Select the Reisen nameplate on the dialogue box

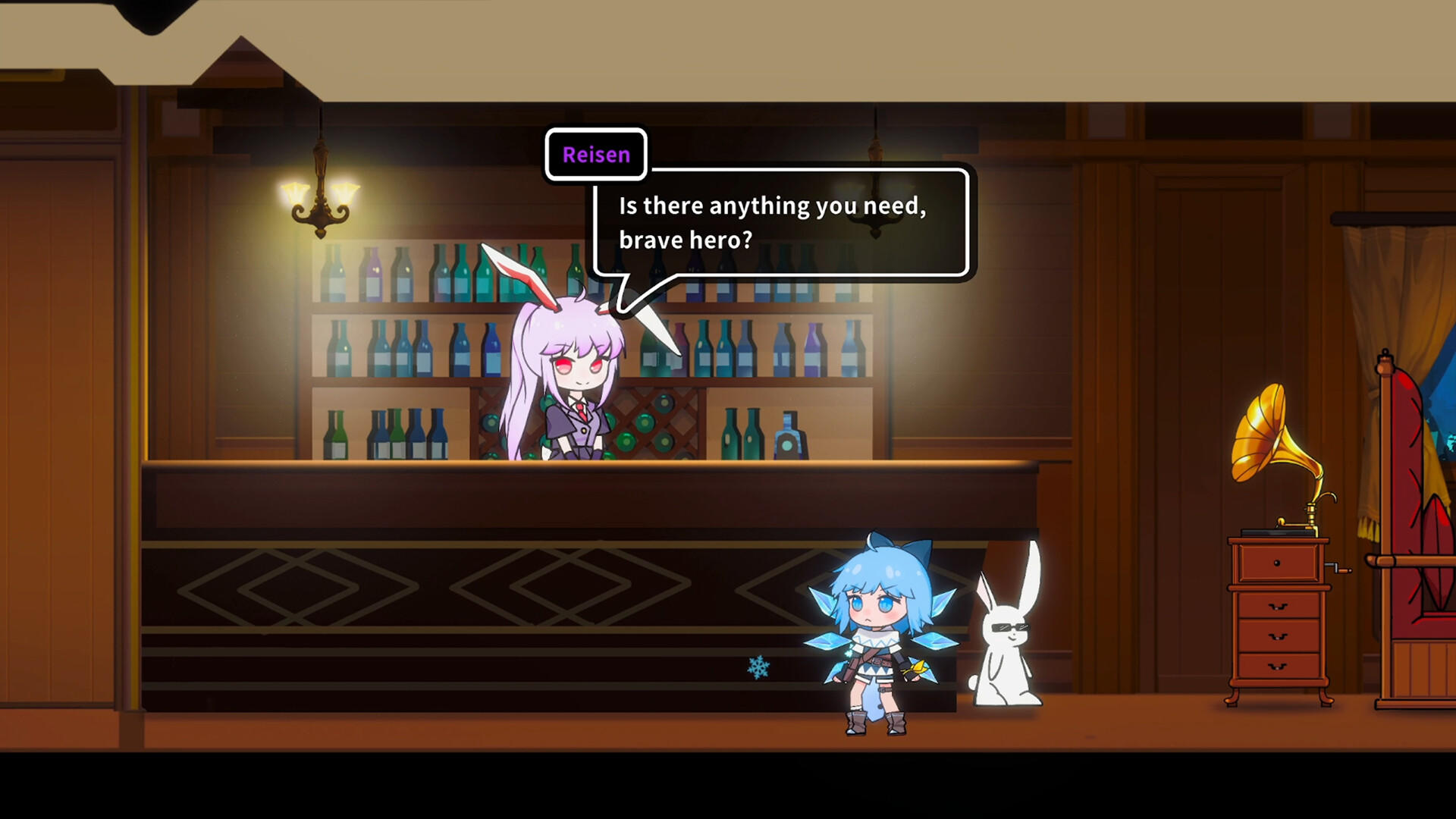coord(595,155)
